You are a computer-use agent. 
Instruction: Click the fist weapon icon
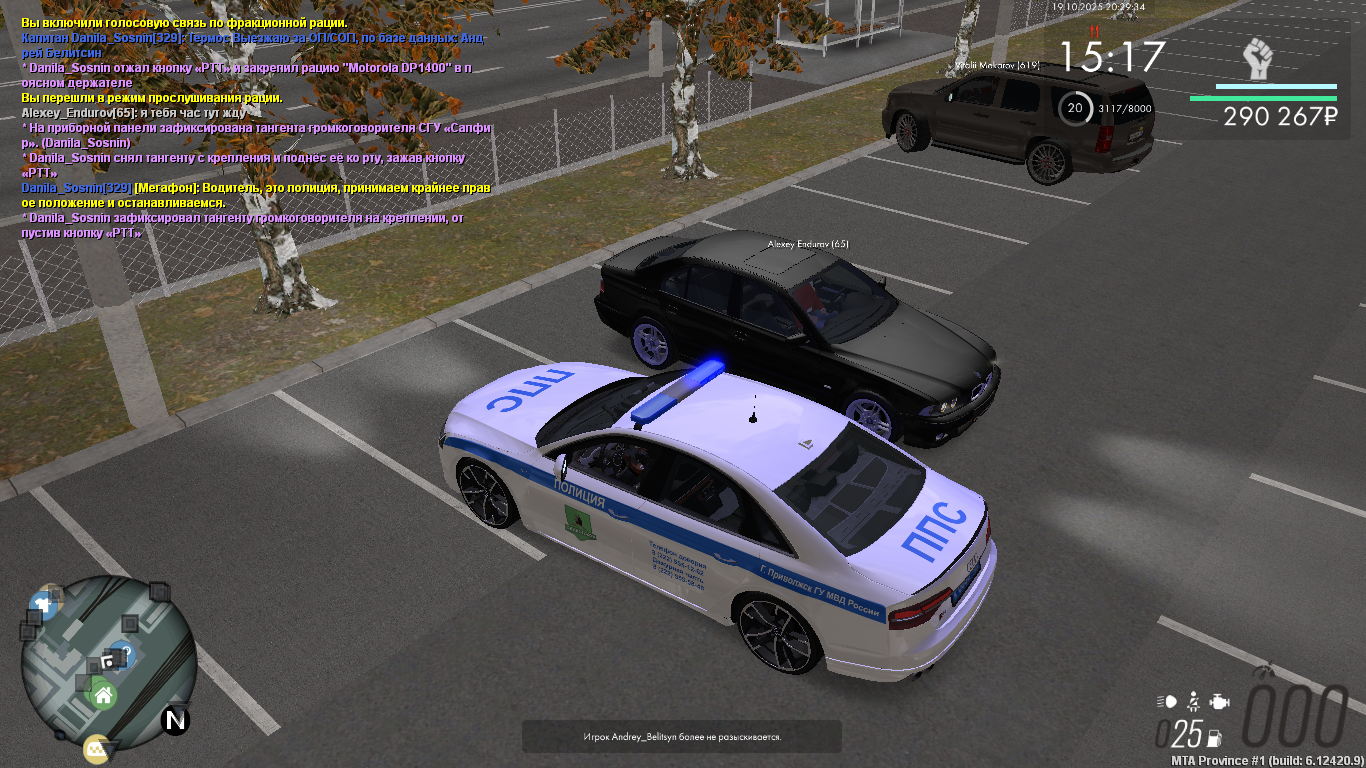(1258, 59)
